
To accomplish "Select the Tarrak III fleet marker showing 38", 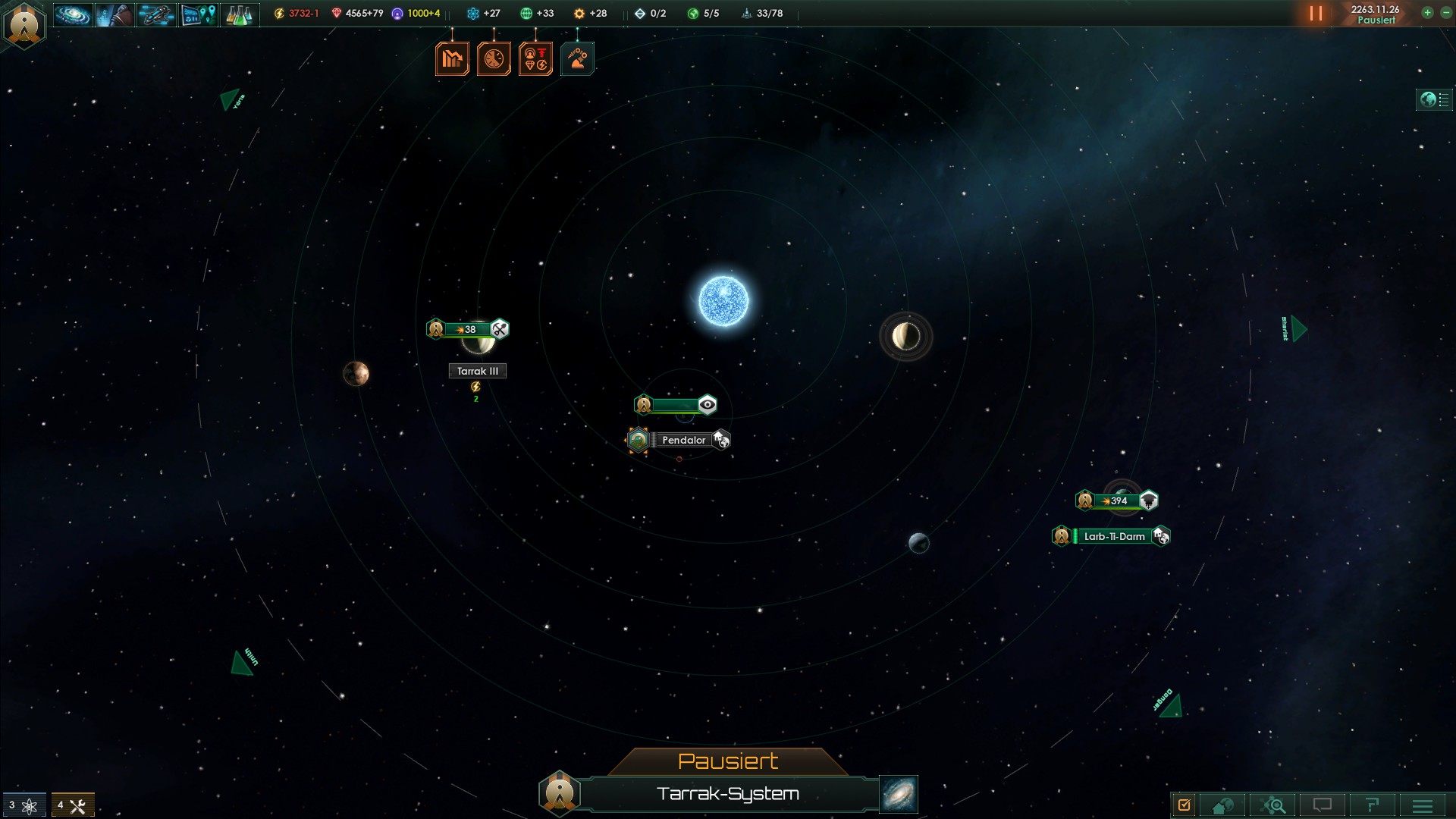I will (x=468, y=329).
